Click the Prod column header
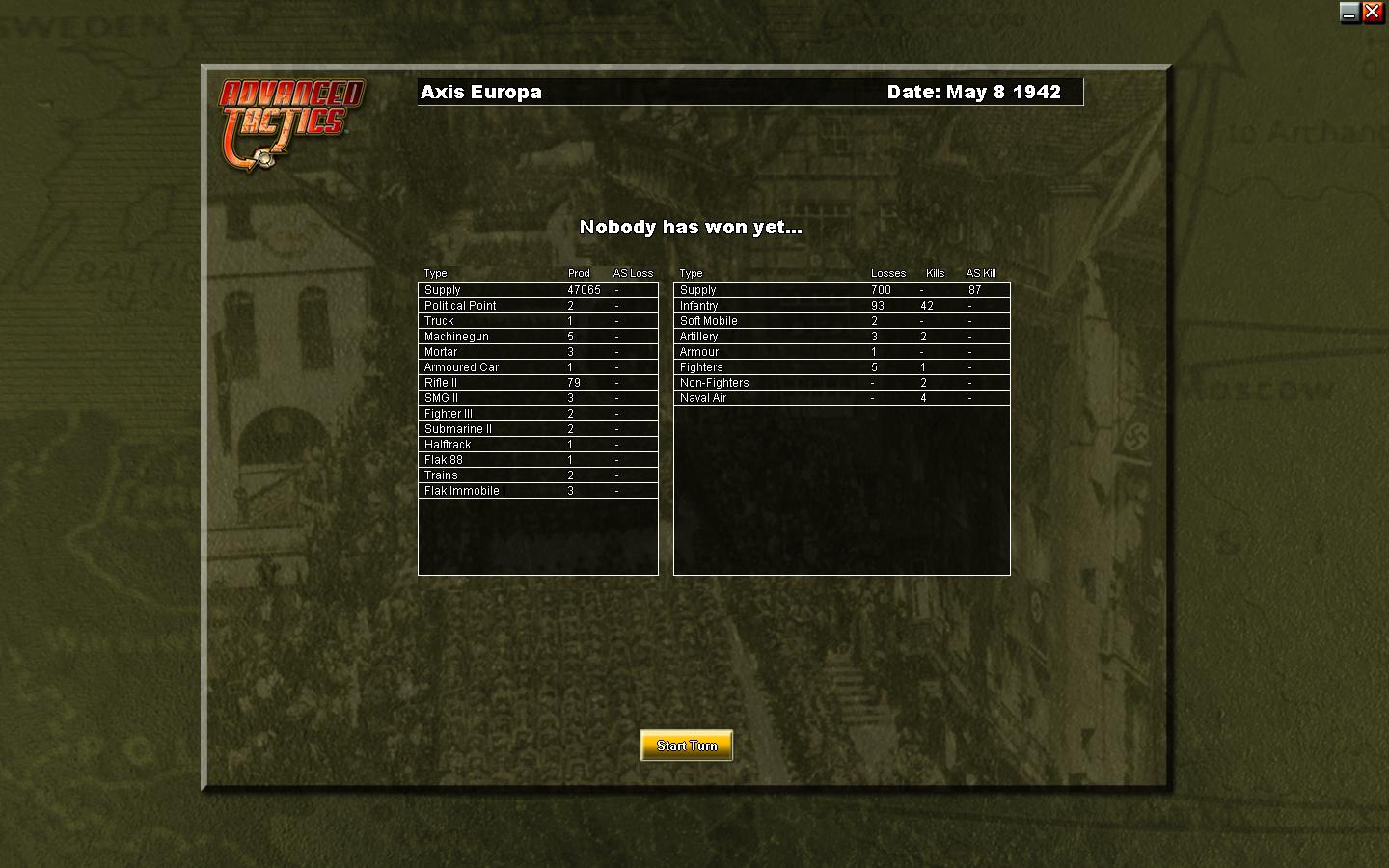This screenshot has width=1389, height=868. coord(579,273)
